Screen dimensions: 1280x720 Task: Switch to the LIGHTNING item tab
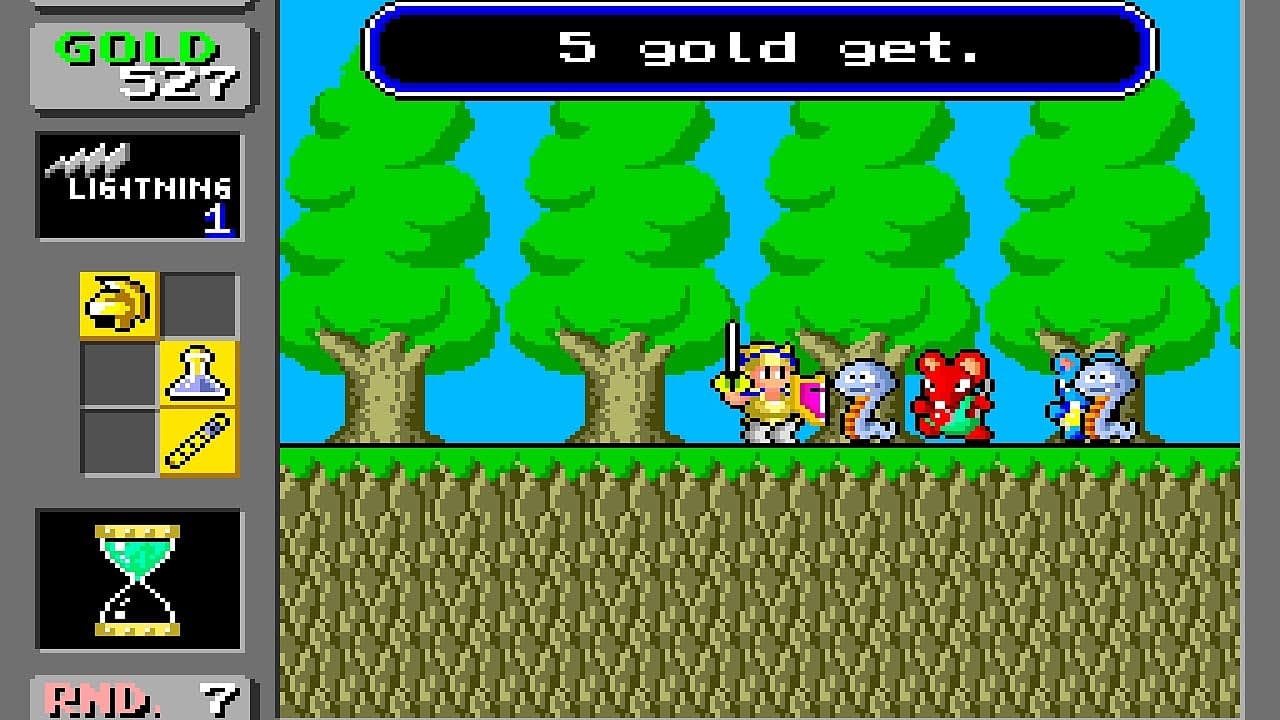tap(137, 185)
